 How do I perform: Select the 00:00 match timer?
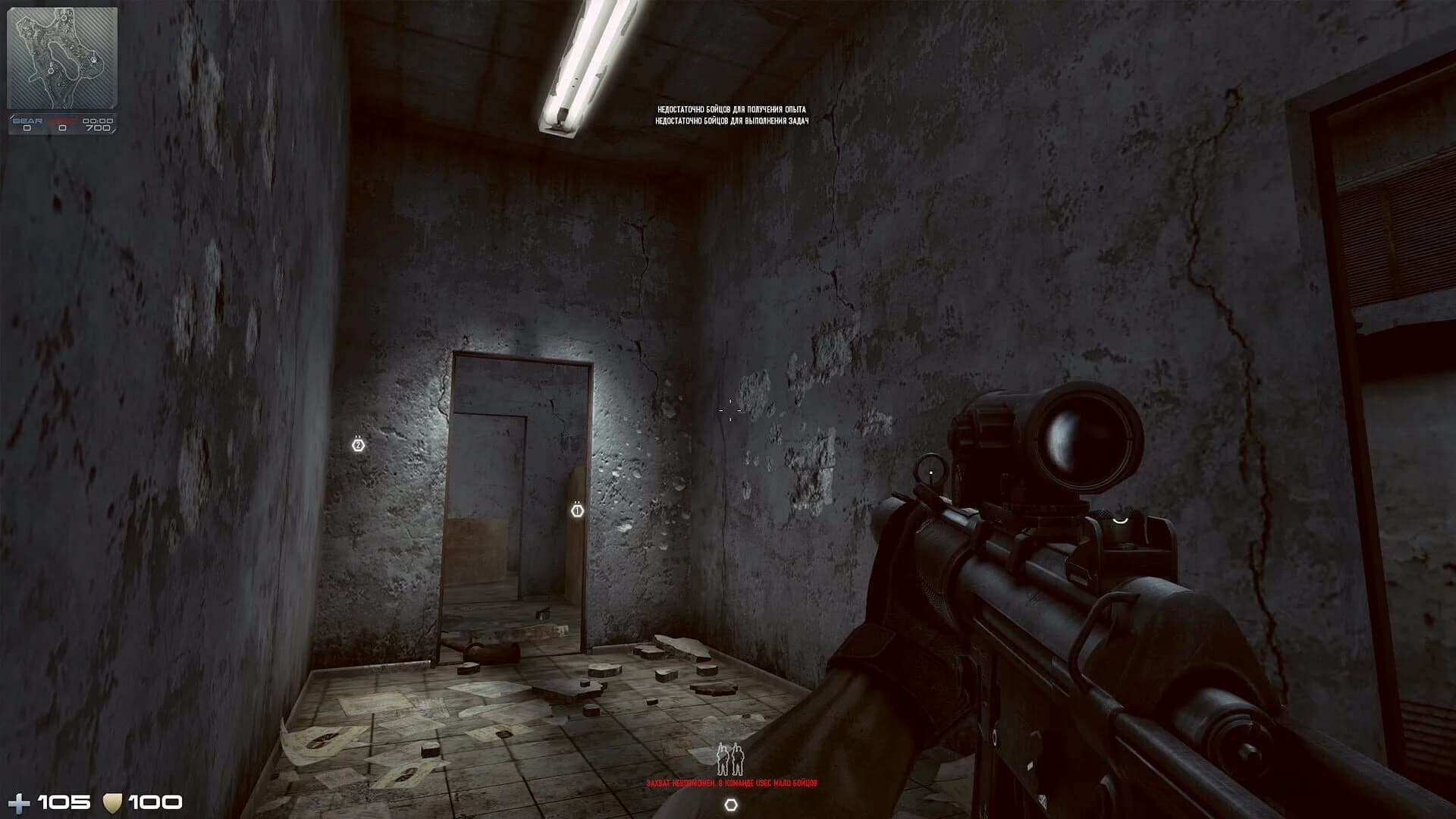tap(99, 120)
